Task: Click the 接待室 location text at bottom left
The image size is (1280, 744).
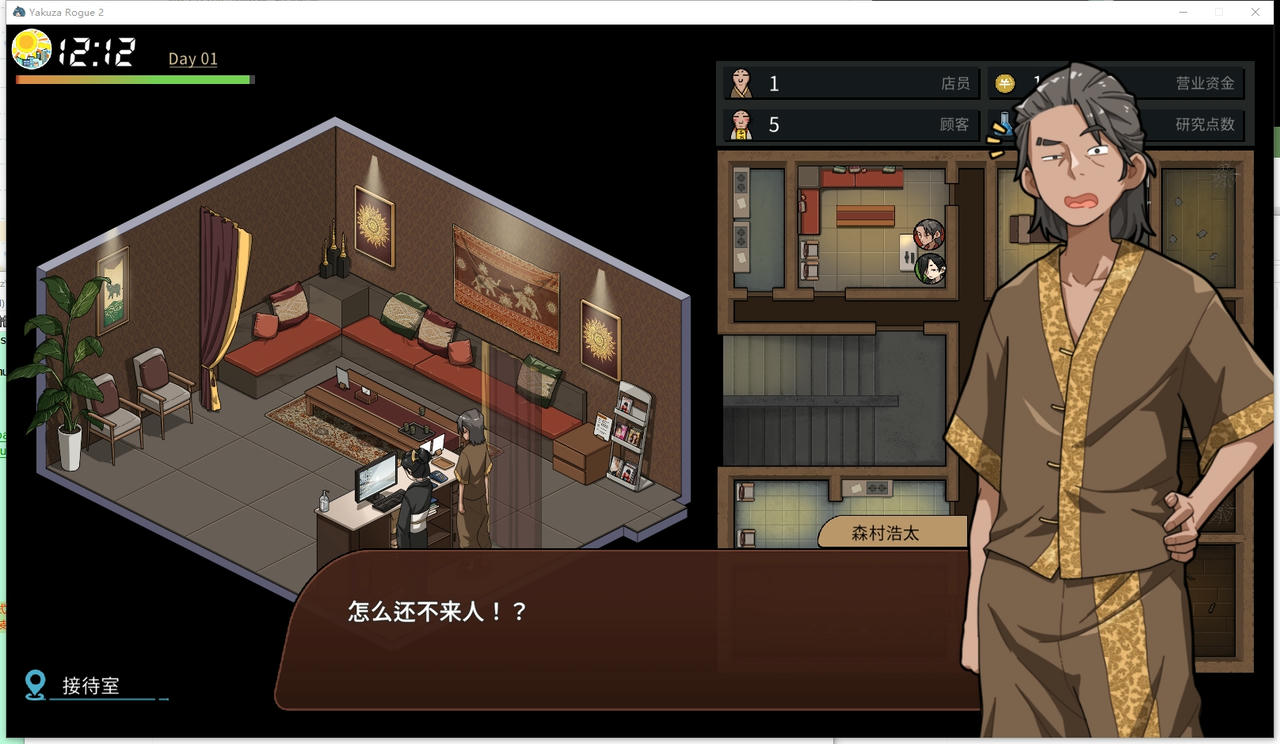Action: coord(90,686)
